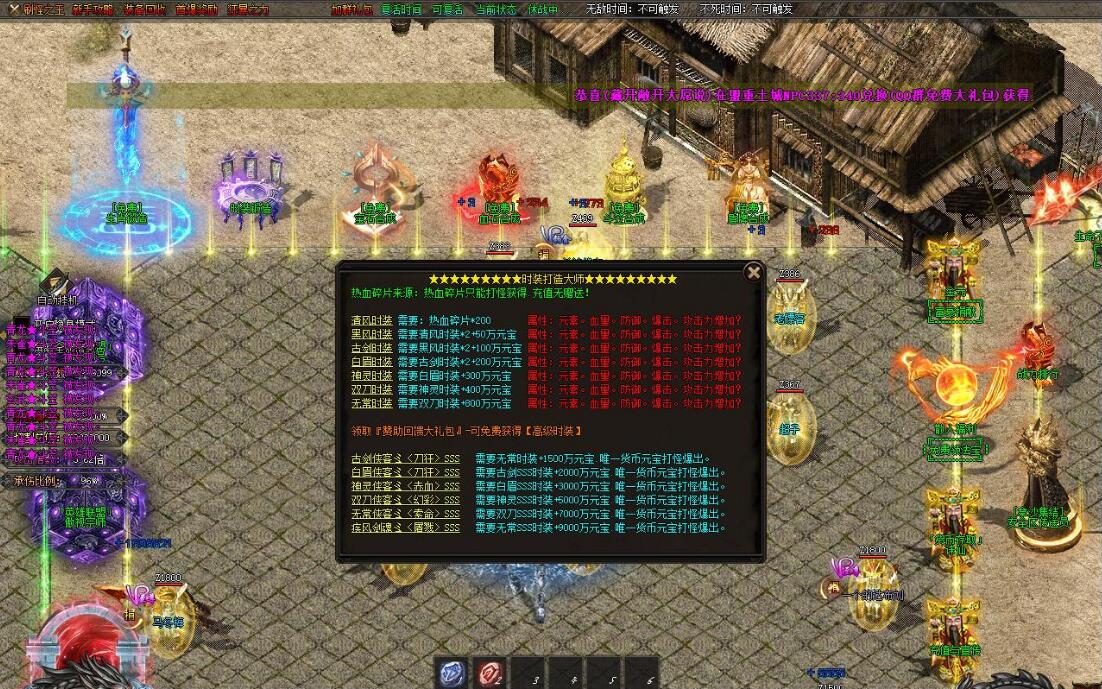Screen dimensions: 1102x689
Task: Select the 黑风时装 crafting link
Action: point(371,335)
